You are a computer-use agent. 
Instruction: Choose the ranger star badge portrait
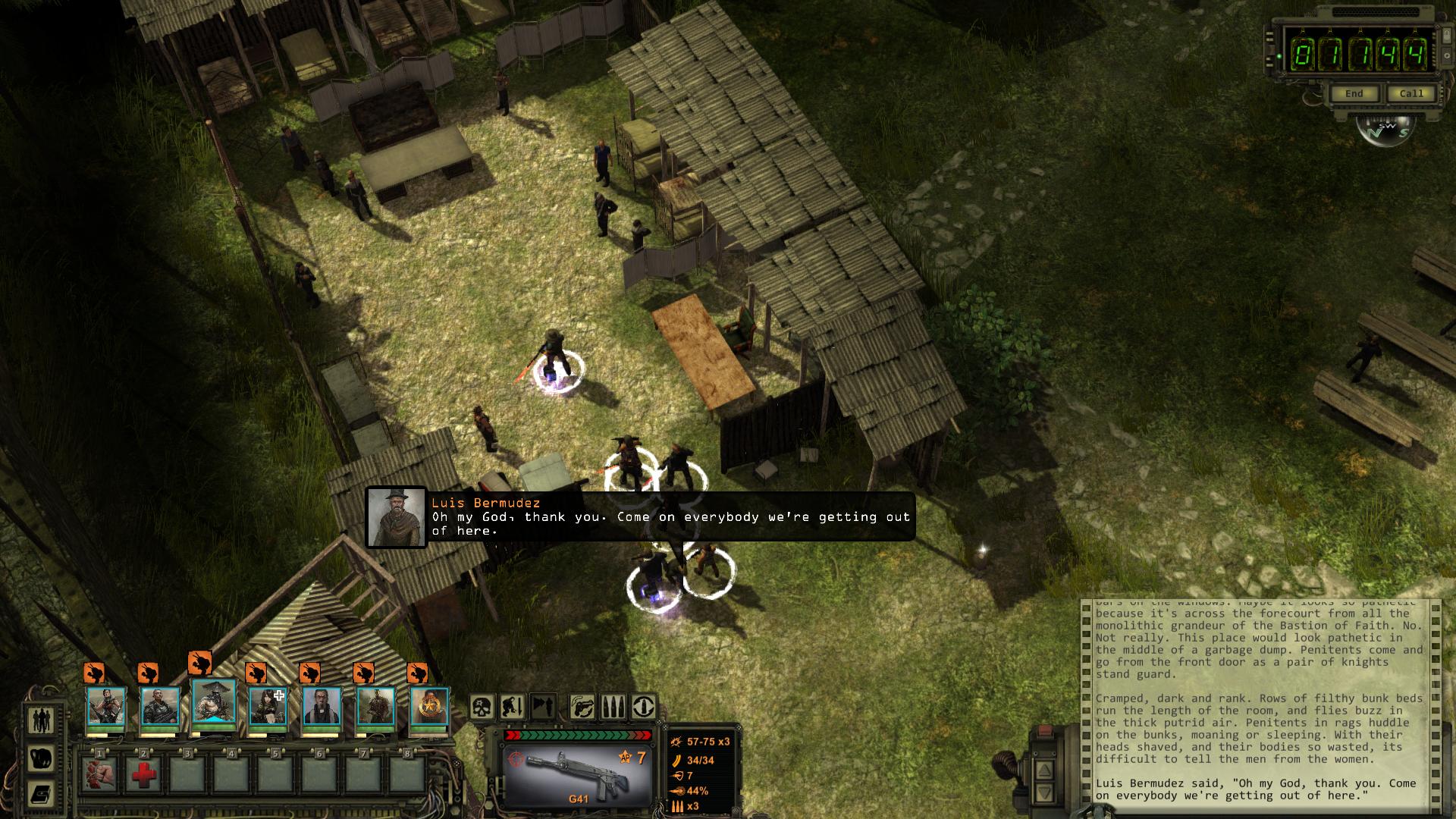pos(429,707)
